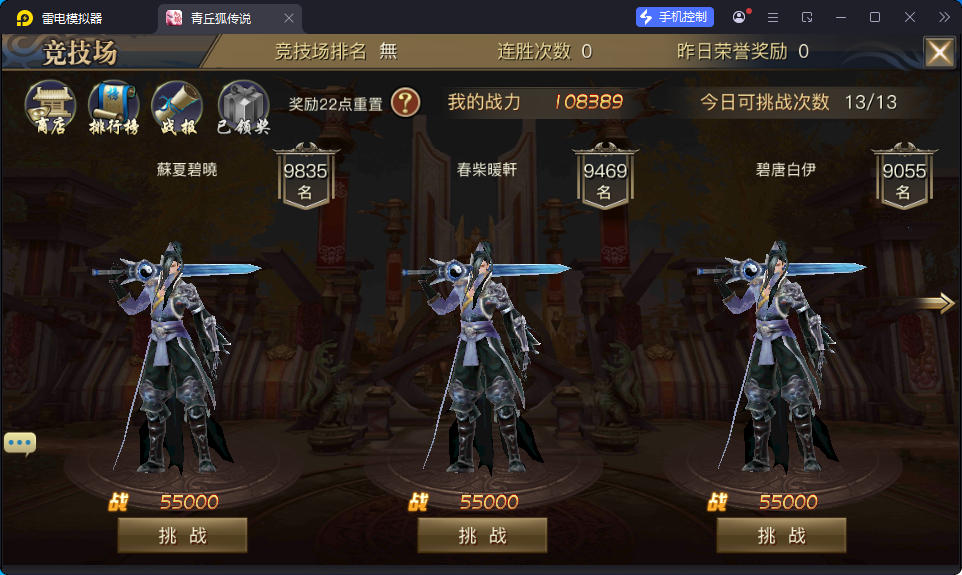This screenshot has width=962, height=575.
Task: Challenge 春柴暖軒 with the 挑战 button
Action: coord(482,535)
